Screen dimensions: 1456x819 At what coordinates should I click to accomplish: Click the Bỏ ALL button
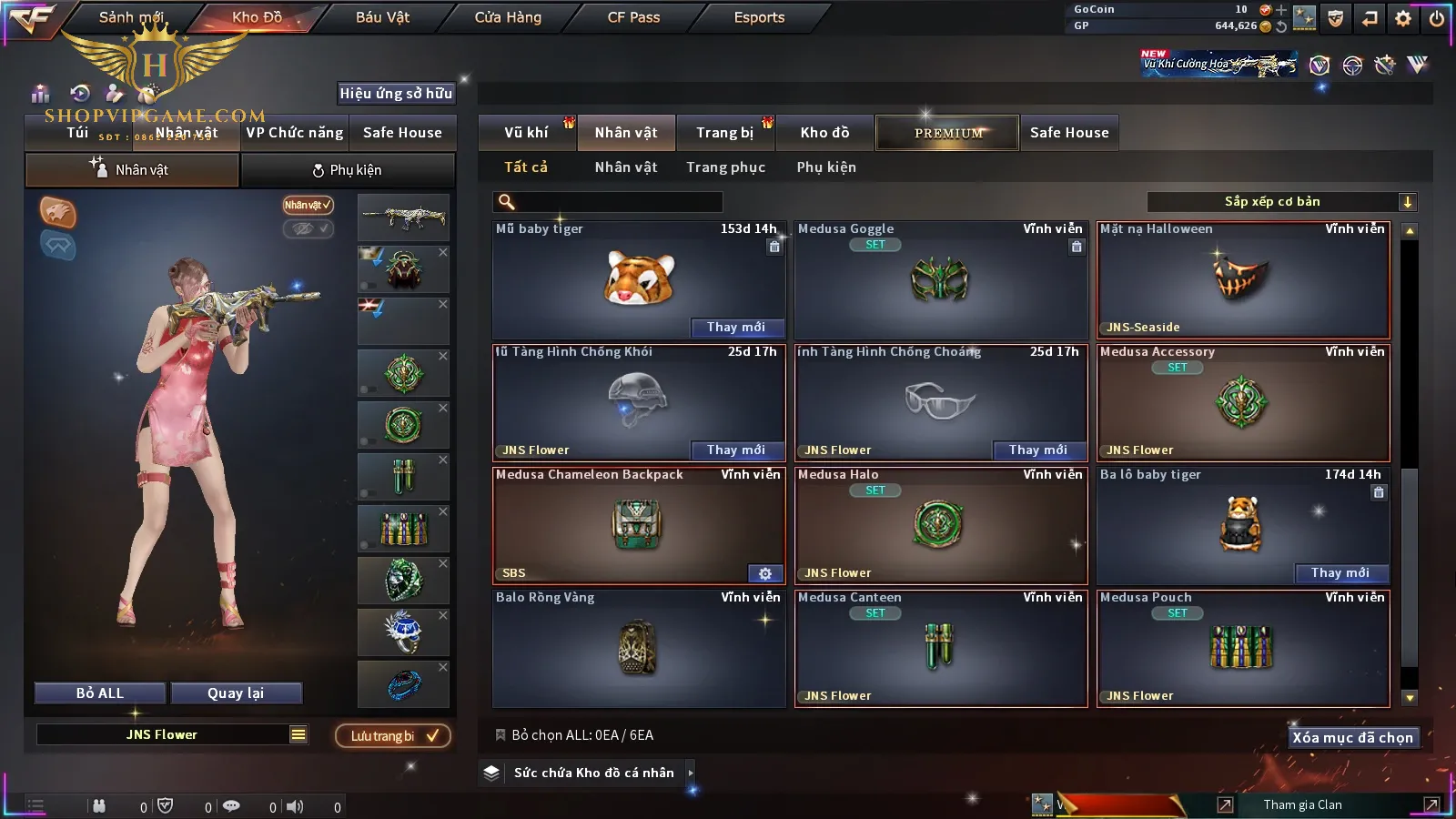point(100,693)
